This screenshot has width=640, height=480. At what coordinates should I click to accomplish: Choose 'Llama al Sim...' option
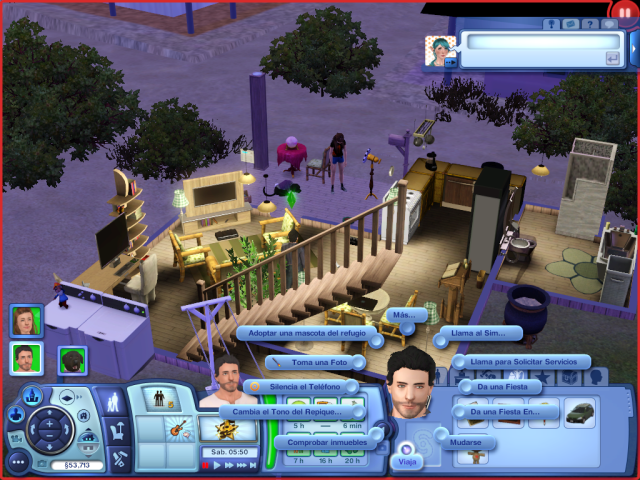[478, 333]
